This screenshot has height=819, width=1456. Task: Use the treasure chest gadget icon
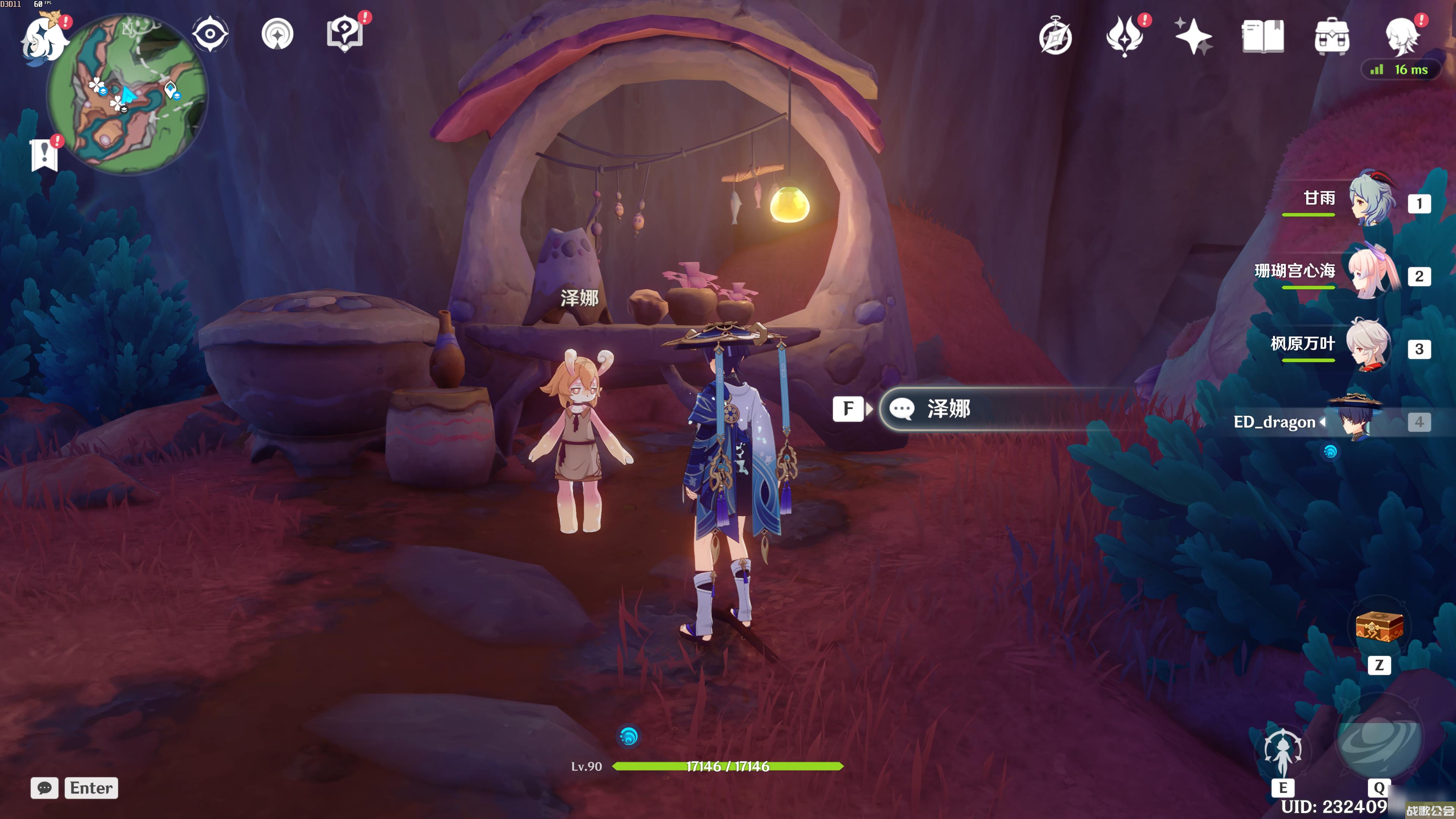tap(1379, 627)
